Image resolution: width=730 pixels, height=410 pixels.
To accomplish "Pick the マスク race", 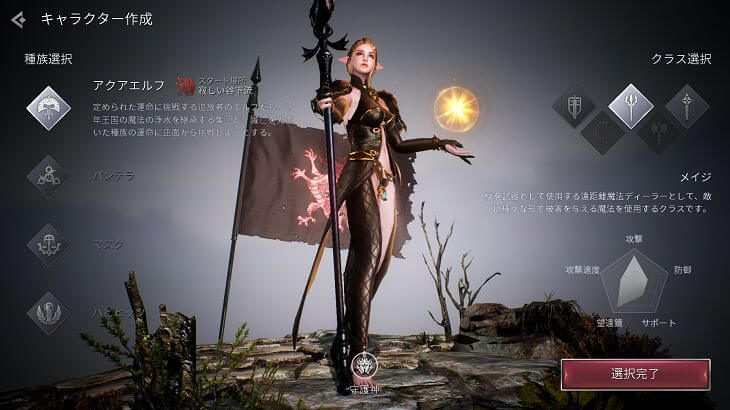I will 48,244.
